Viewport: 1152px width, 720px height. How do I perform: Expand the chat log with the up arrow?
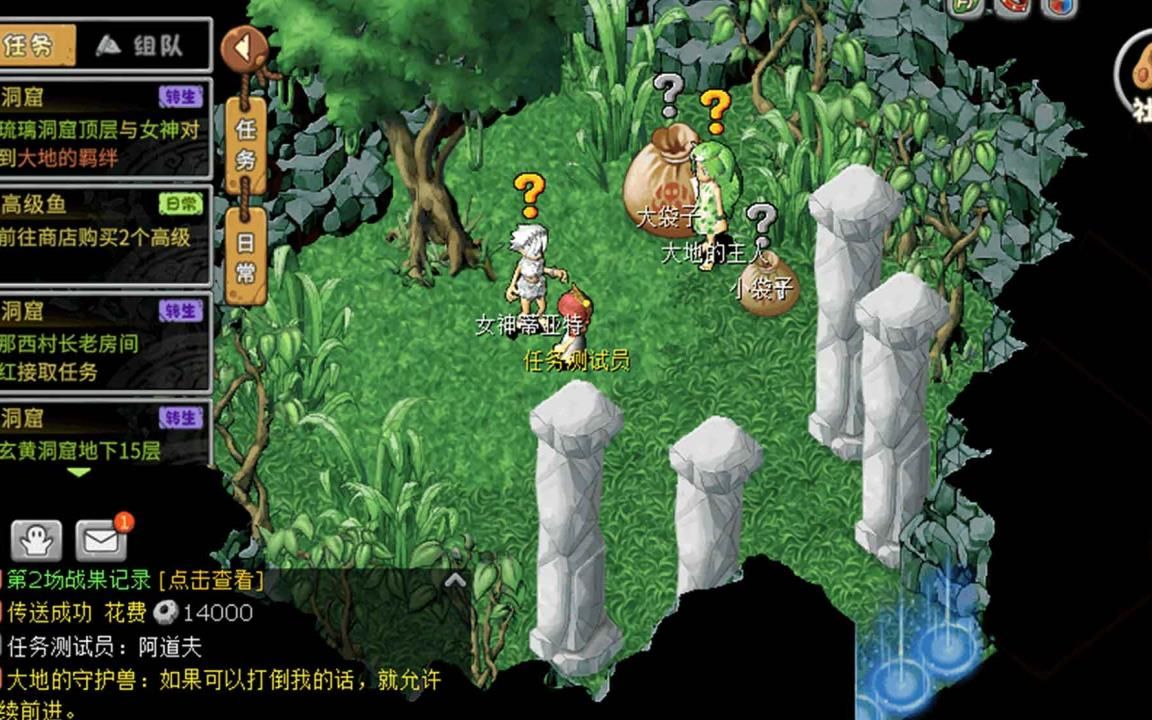pos(455,579)
